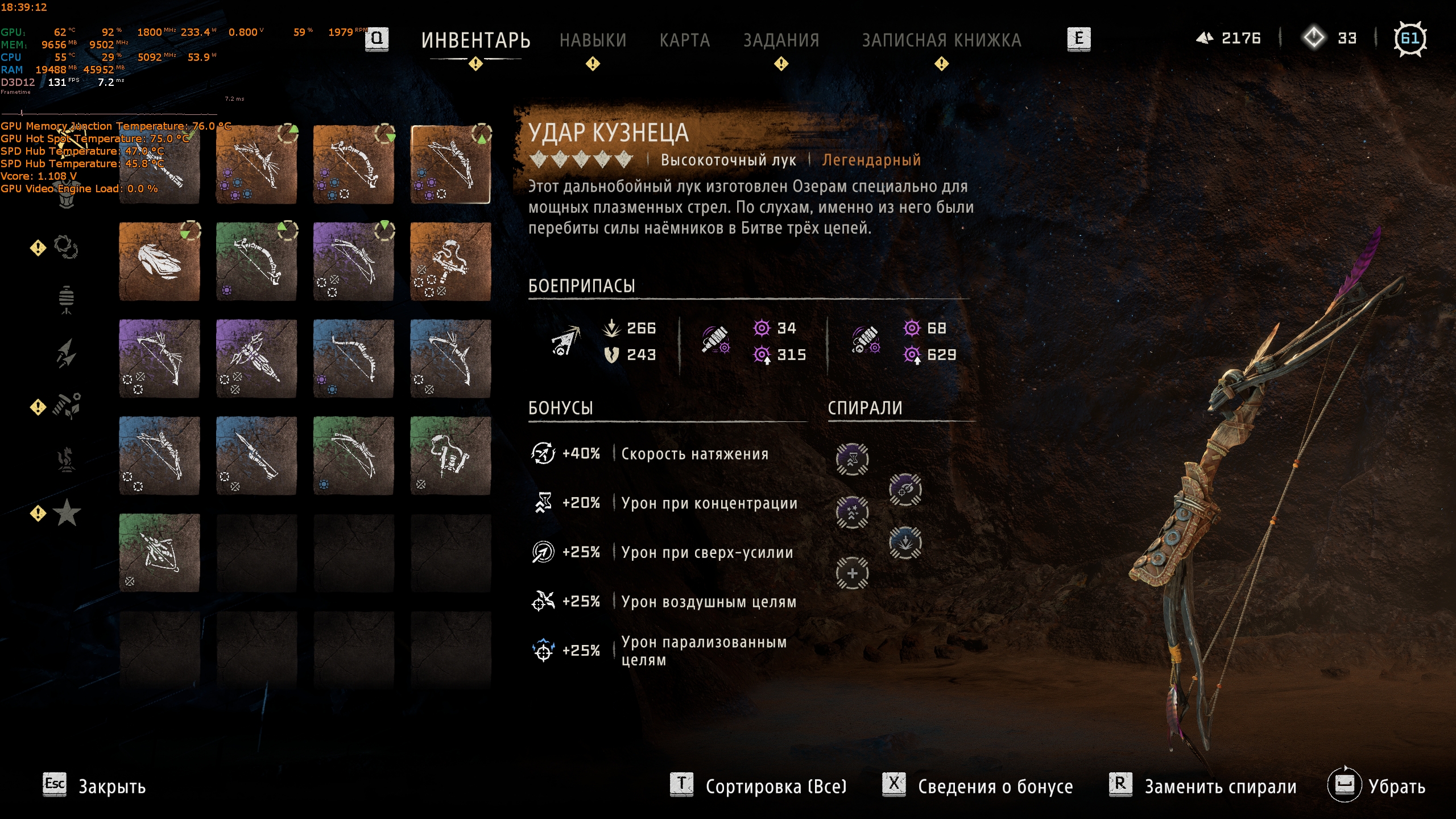Viewport: 1456px width, 819px height.
Task: Select the Инвентарь tab
Action: point(475,40)
